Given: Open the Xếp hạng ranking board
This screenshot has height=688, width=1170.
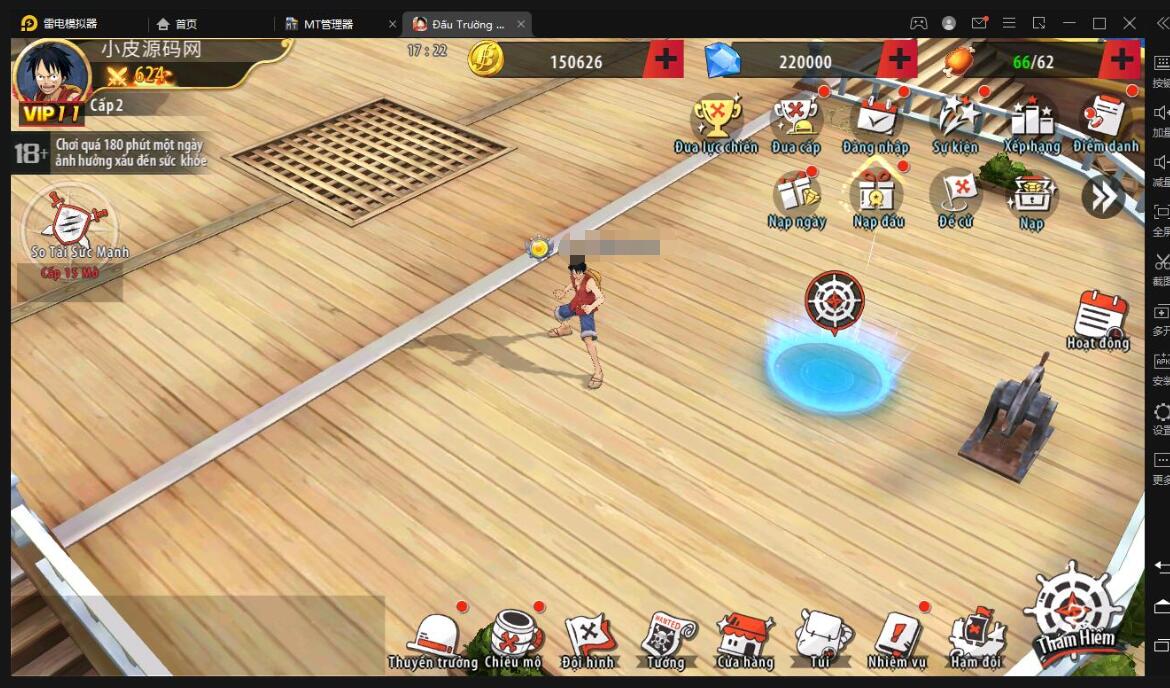Looking at the screenshot, I should (x=1032, y=120).
